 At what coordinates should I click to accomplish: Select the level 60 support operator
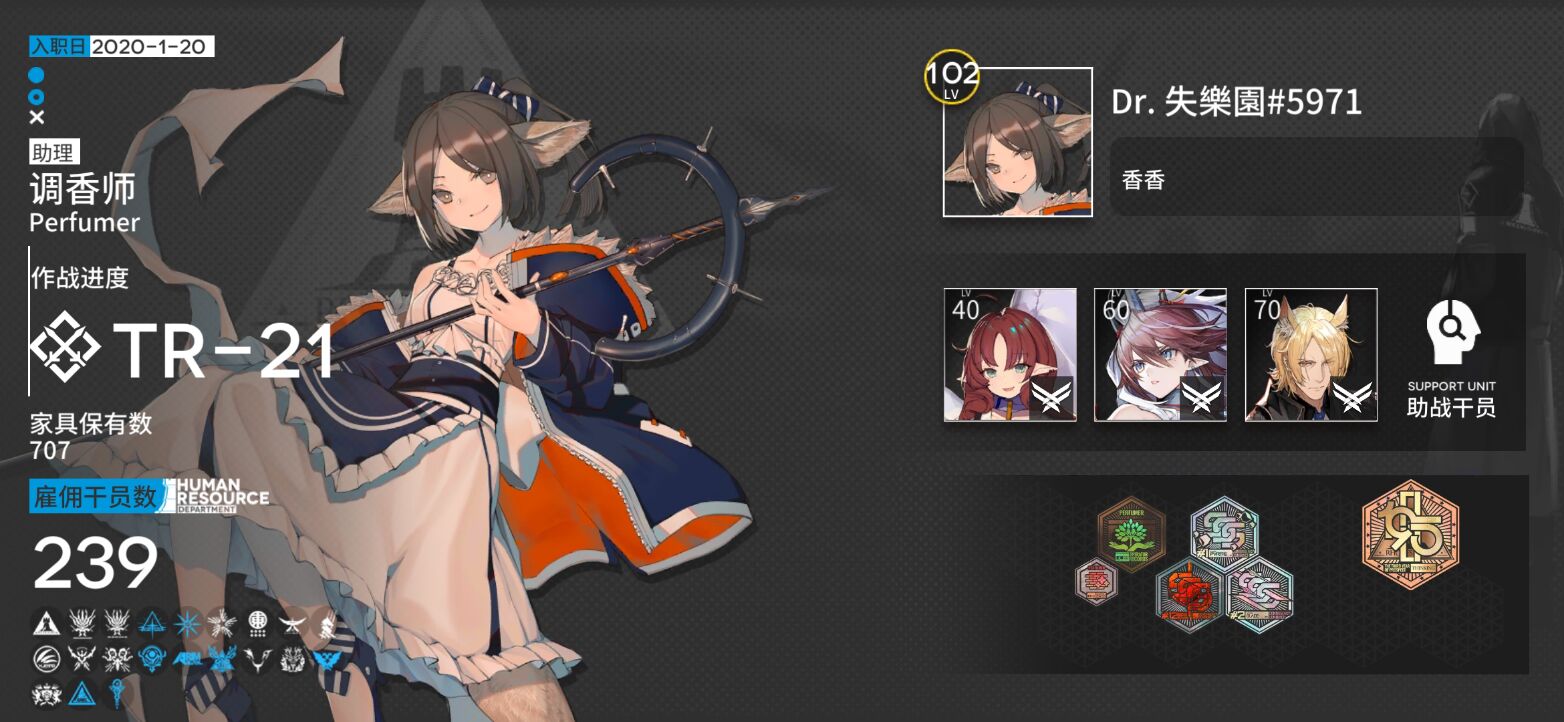tap(1160, 355)
